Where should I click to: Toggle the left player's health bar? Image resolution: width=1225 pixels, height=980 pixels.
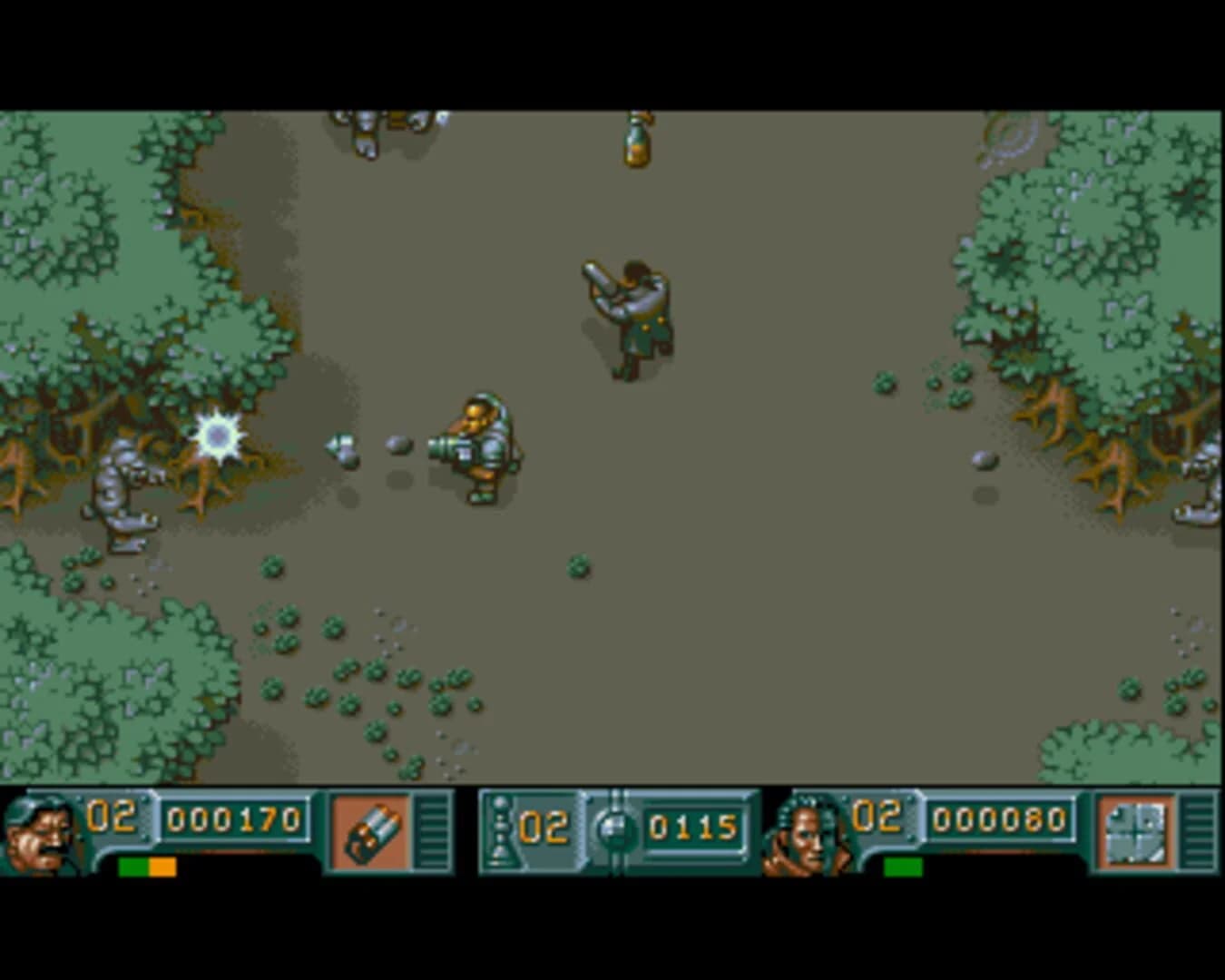coord(145,867)
